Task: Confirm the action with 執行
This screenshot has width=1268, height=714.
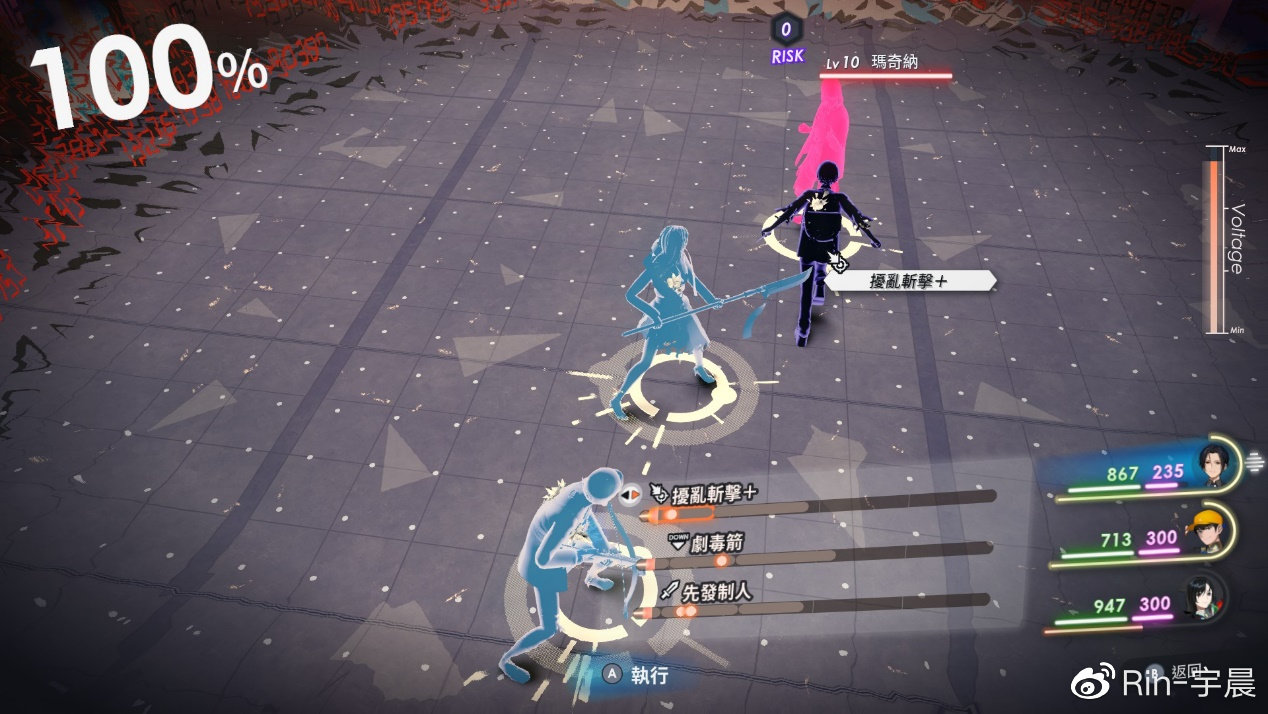Action: (x=637, y=674)
